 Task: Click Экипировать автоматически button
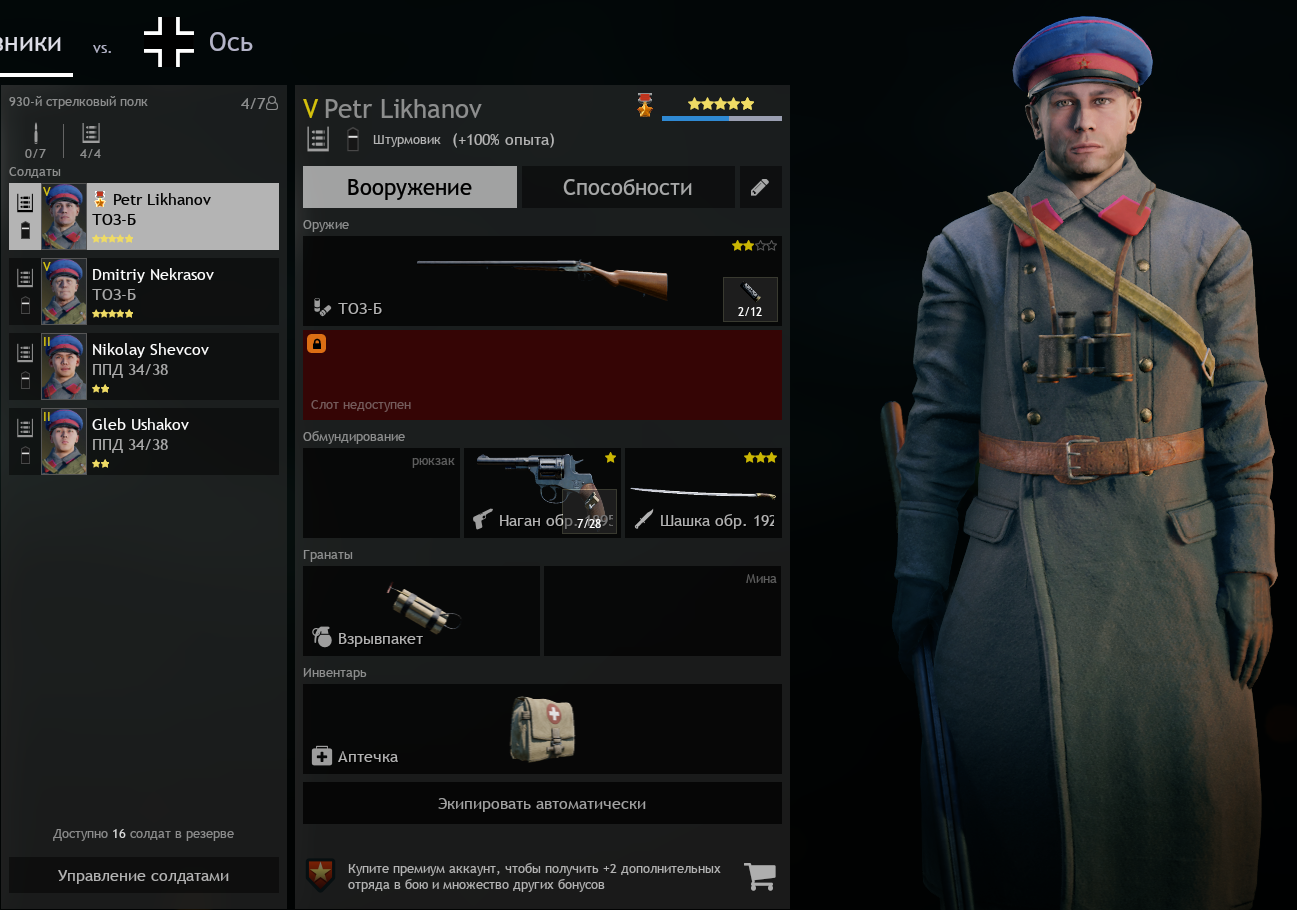542,803
